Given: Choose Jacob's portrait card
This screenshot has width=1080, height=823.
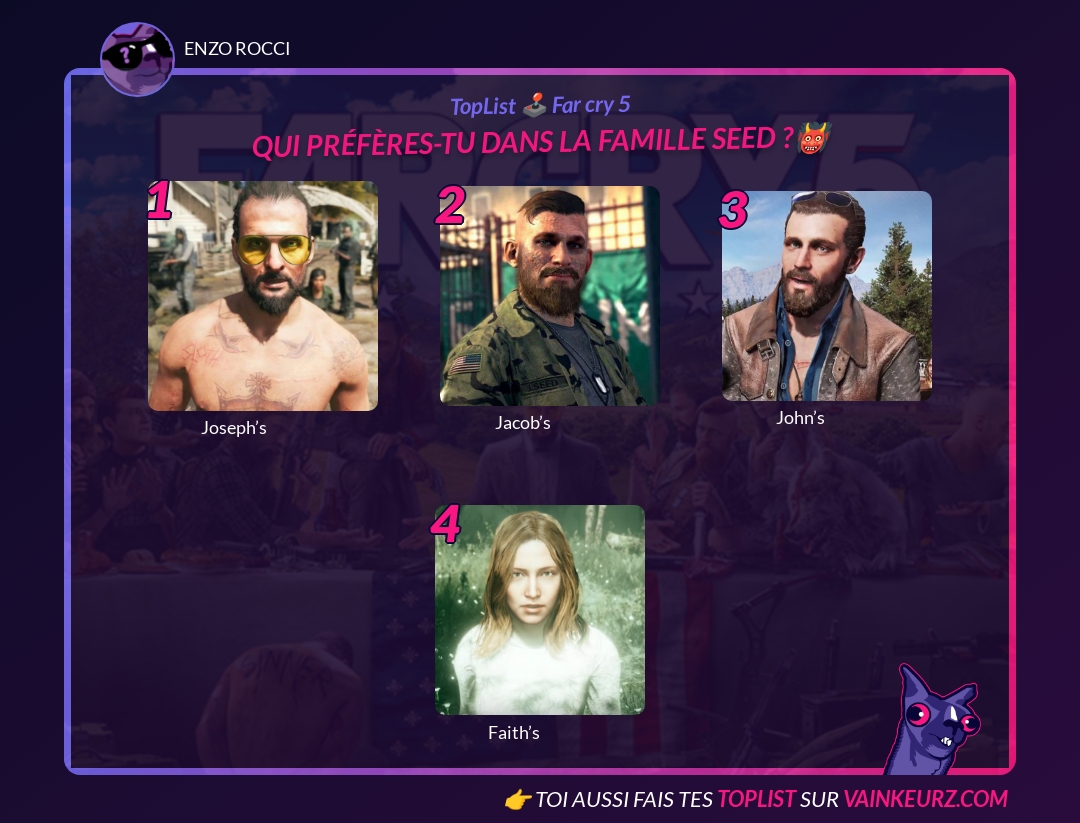Looking at the screenshot, I should (550, 296).
